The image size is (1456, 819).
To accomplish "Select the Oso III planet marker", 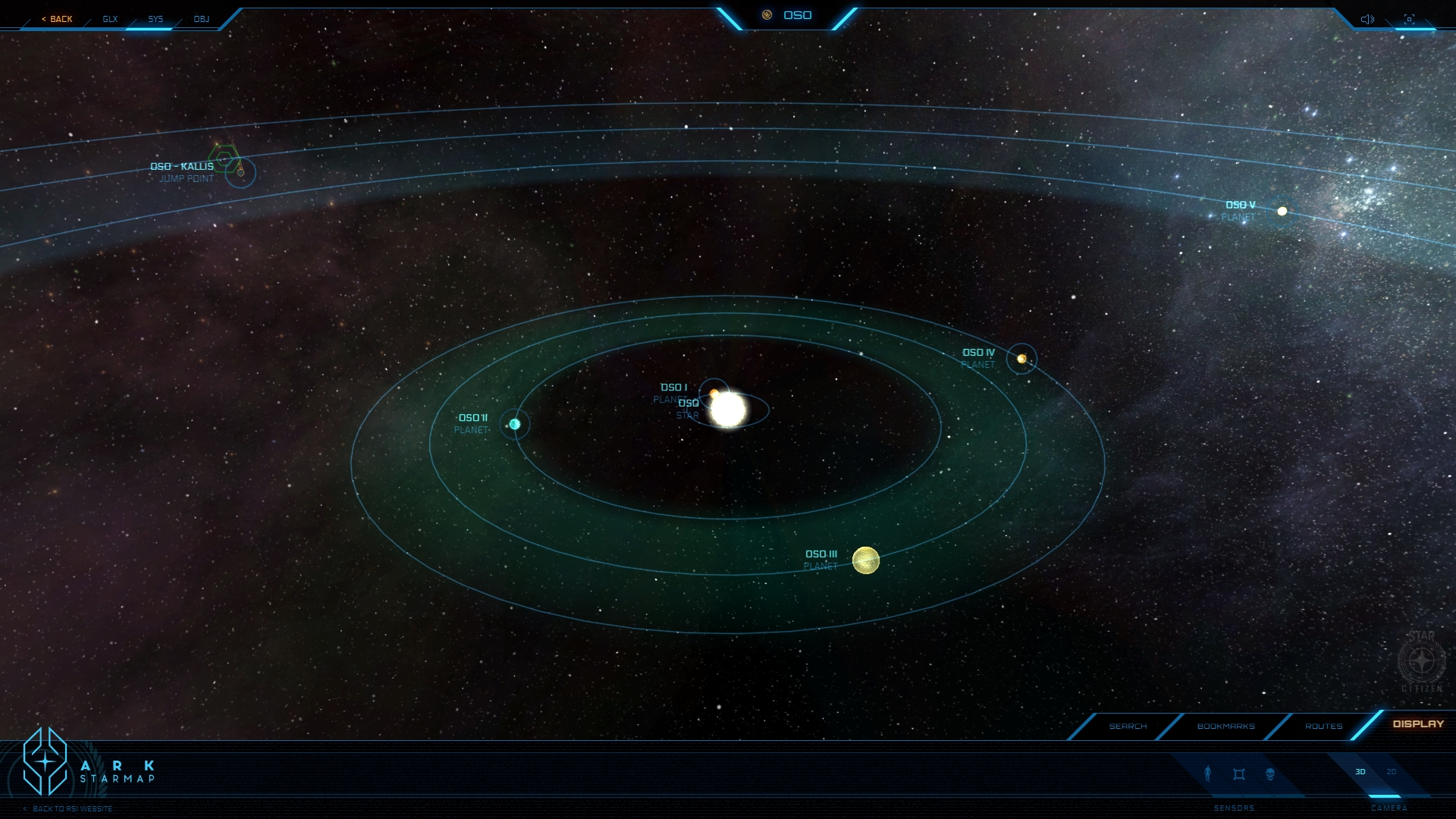I will 865,560.
